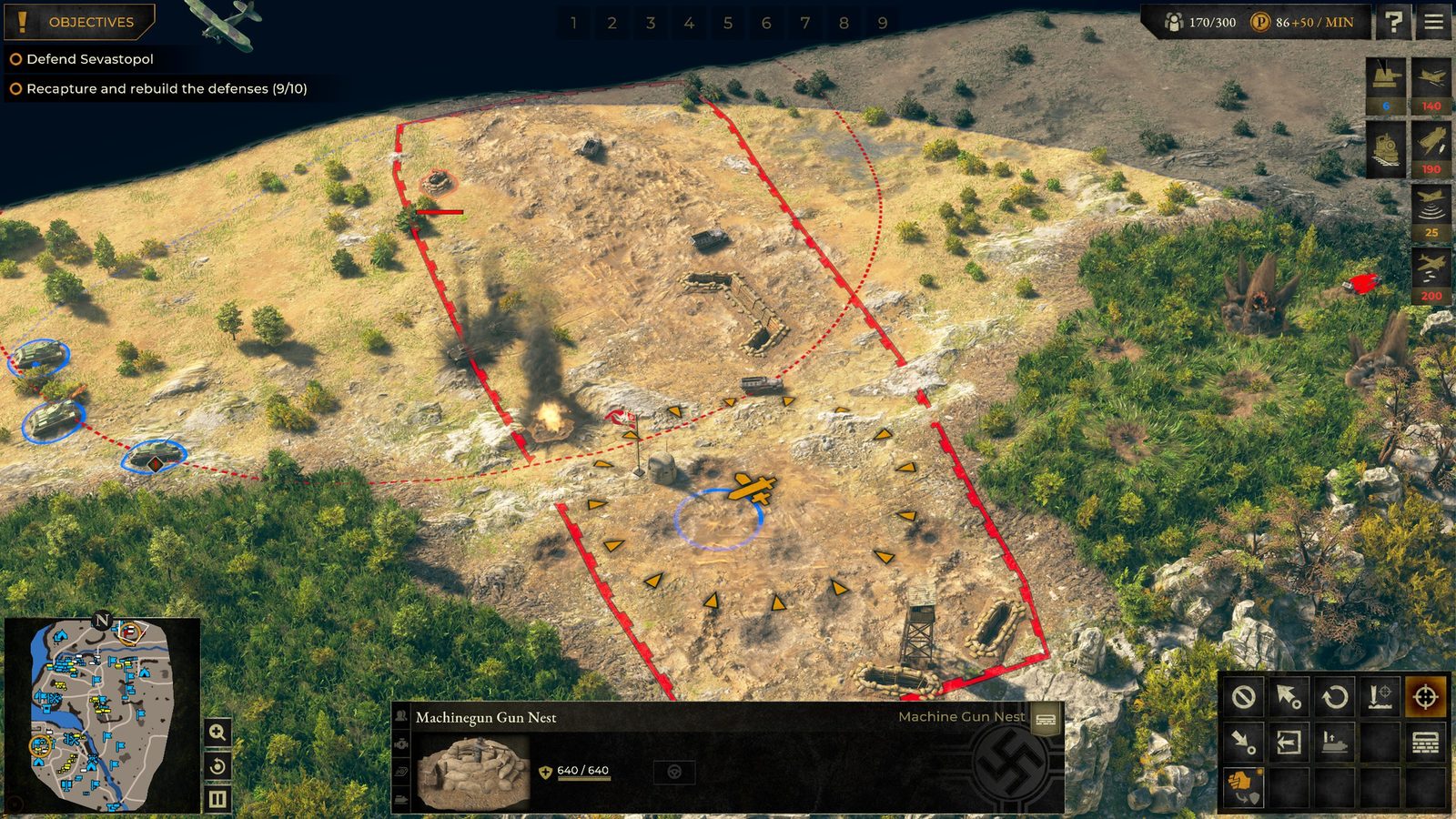This screenshot has height=819, width=1456.
Task: Toggle the orange fist capture ability
Action: pos(1244,786)
